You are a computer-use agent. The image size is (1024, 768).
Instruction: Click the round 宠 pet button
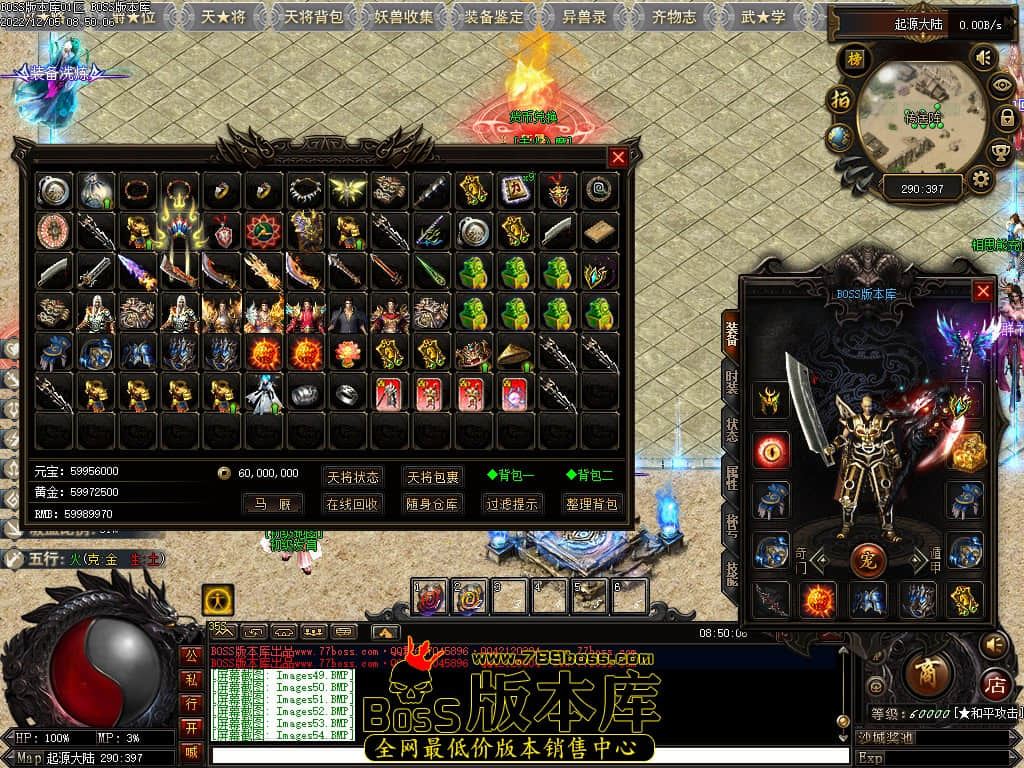[867, 558]
